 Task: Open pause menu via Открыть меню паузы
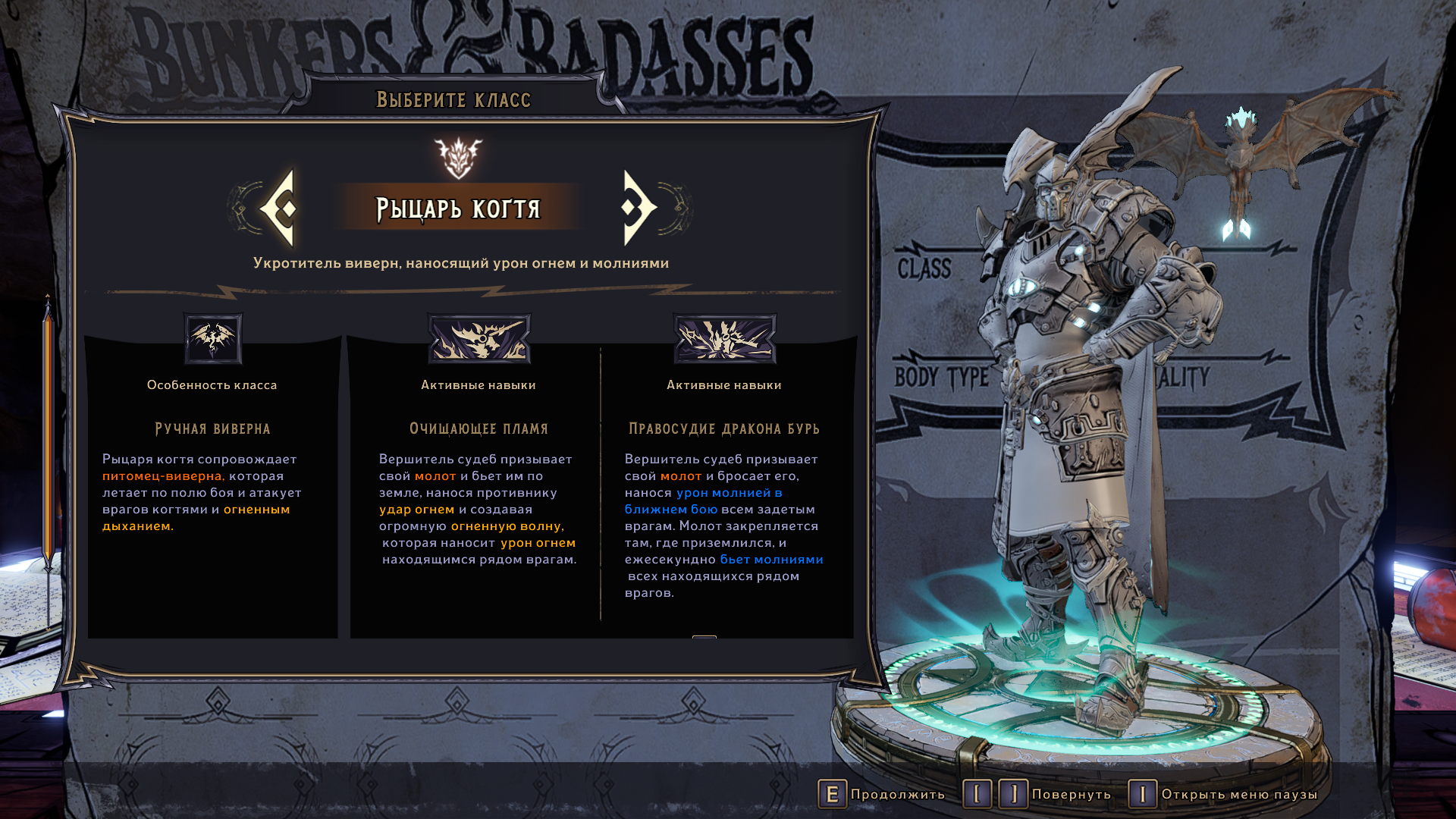tap(1224, 794)
